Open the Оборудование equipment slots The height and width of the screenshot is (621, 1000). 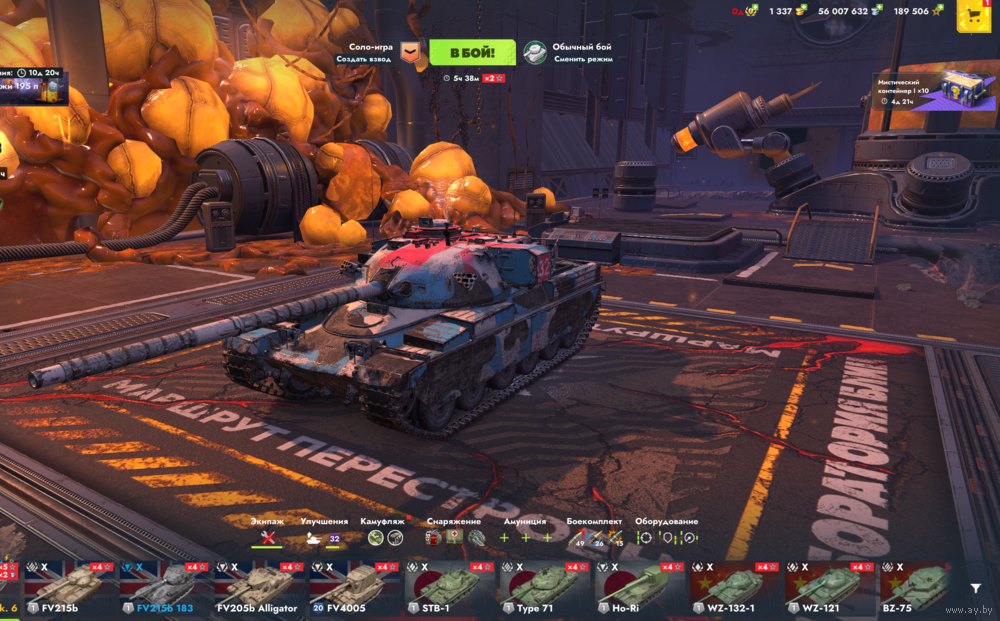click(666, 538)
